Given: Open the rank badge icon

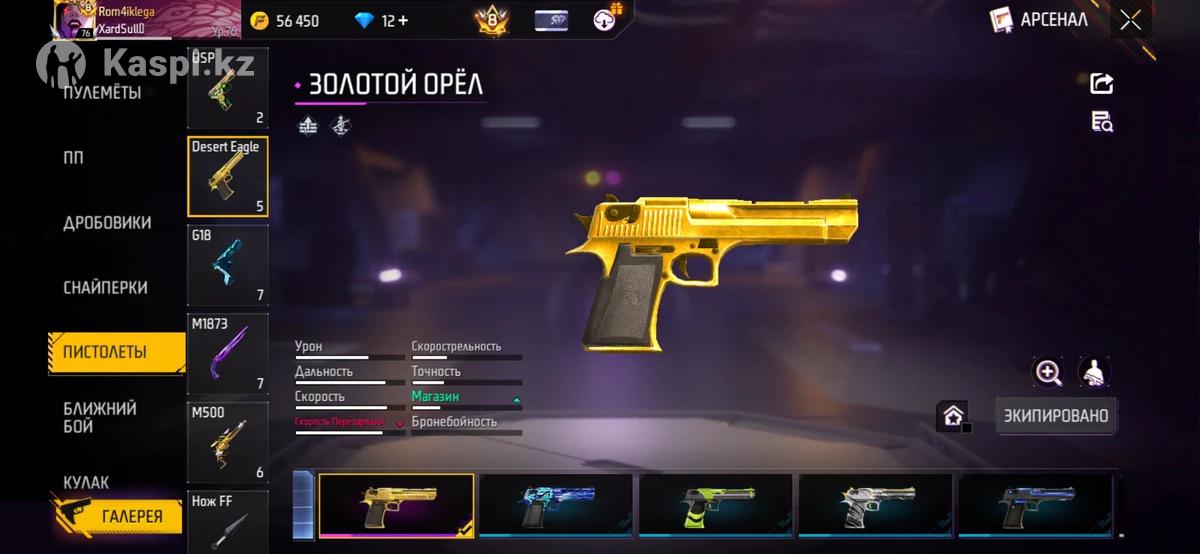Looking at the screenshot, I should tap(491, 20).
